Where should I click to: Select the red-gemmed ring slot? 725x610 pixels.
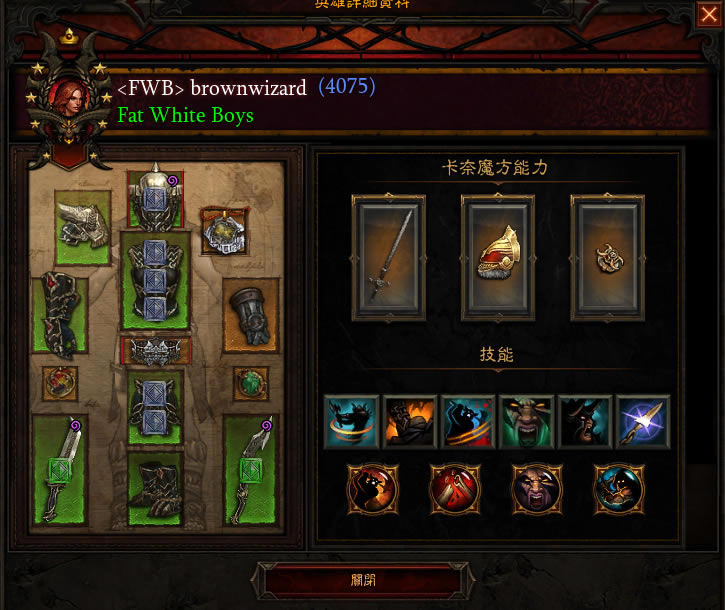[60, 382]
